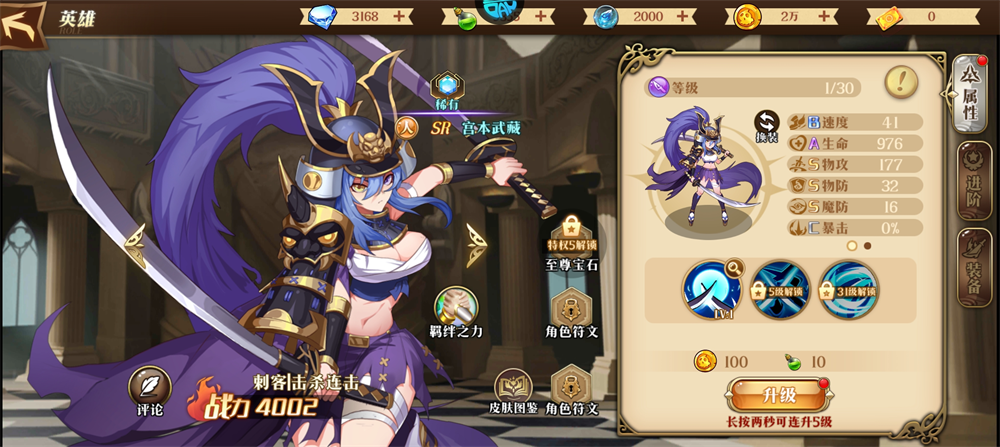Add more diamonds with the plus button
Viewport: 1000px width, 447px height.
(400, 16)
